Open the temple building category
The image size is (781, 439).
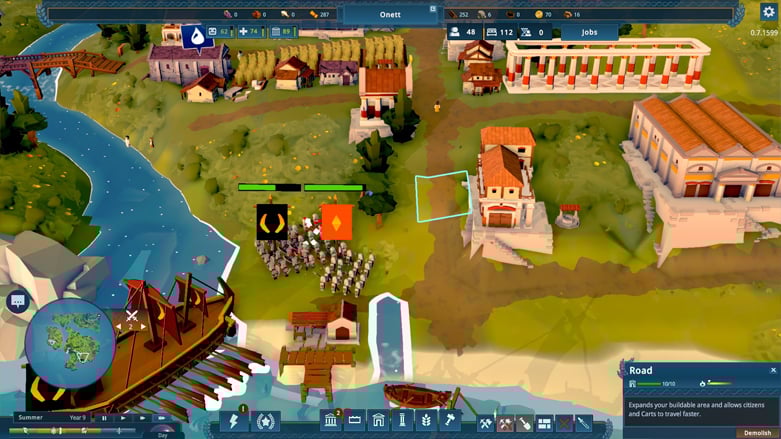(x=331, y=422)
